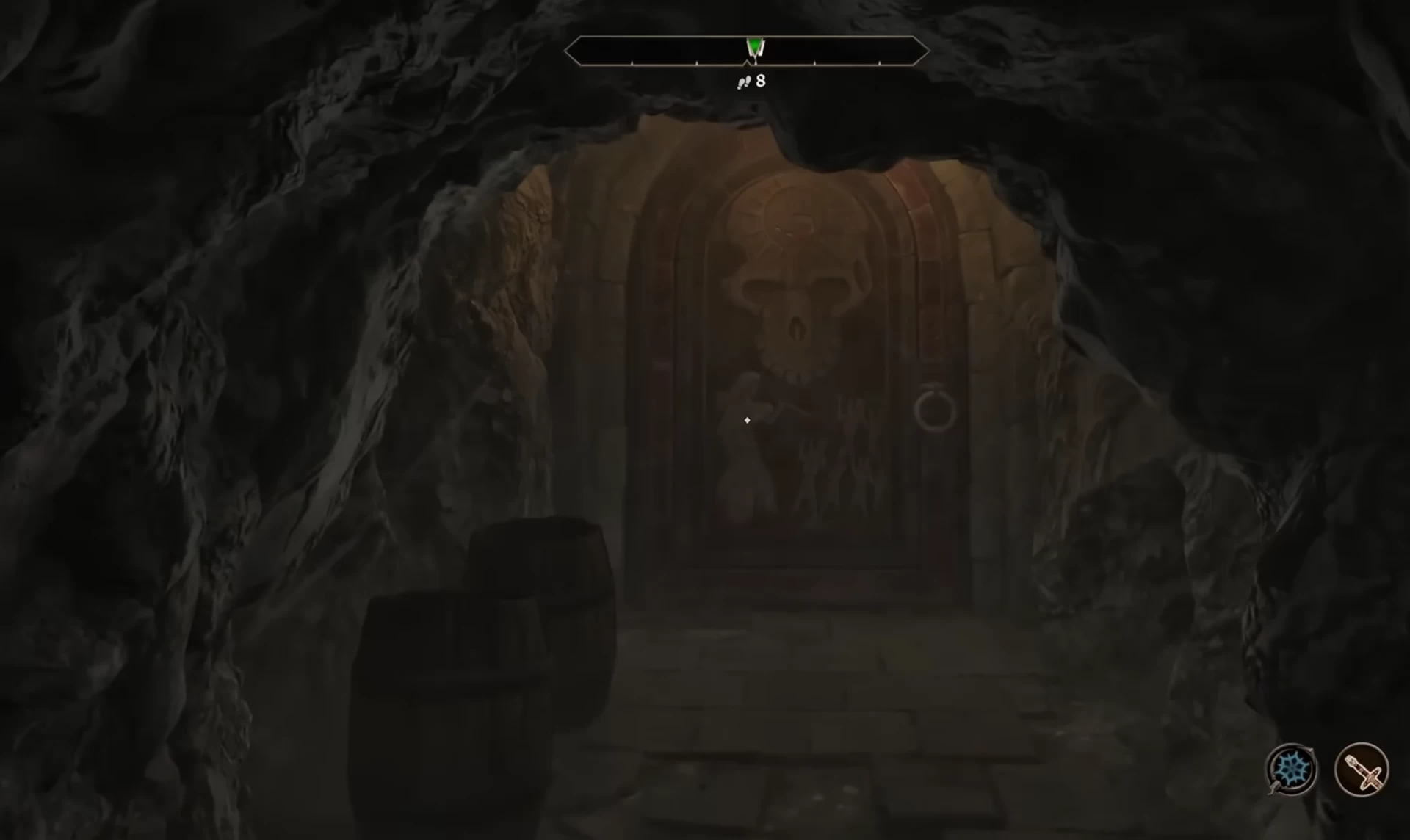Click the green quest marker on compass
1410x840 pixels.
point(755,48)
